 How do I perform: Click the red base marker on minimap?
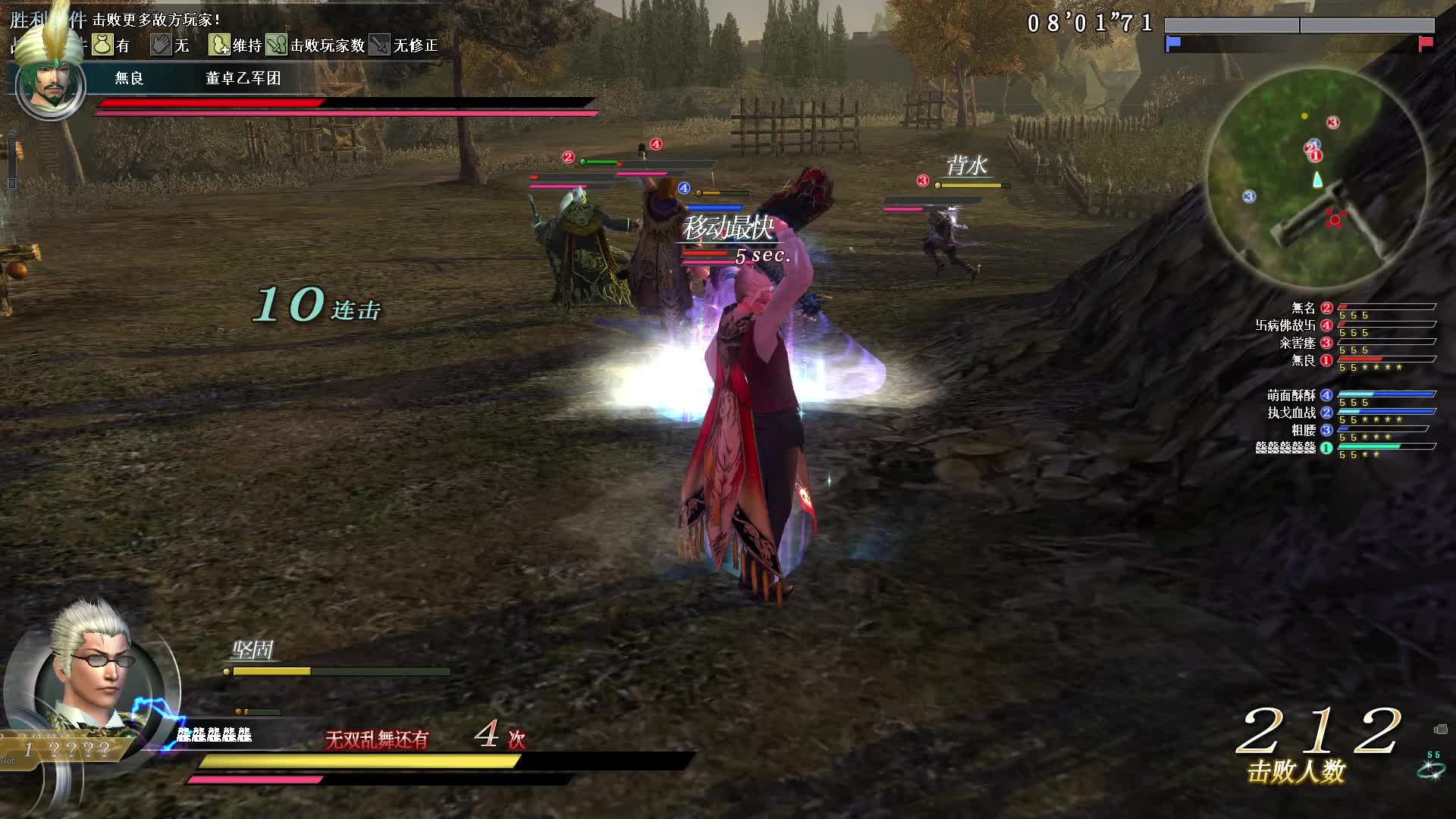pos(1335,220)
